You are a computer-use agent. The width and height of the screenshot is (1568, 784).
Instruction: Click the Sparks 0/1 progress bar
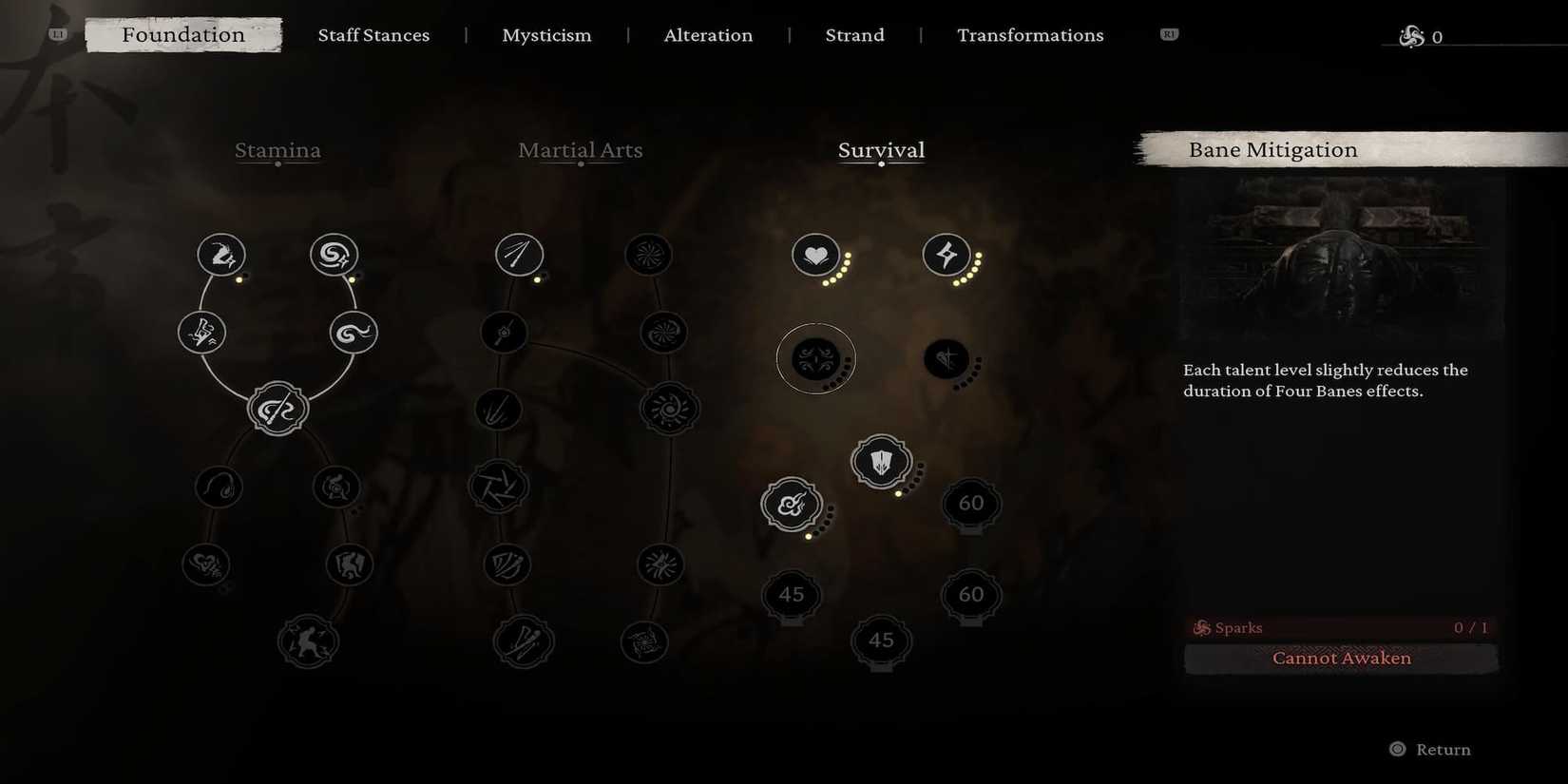pyautogui.click(x=1340, y=627)
